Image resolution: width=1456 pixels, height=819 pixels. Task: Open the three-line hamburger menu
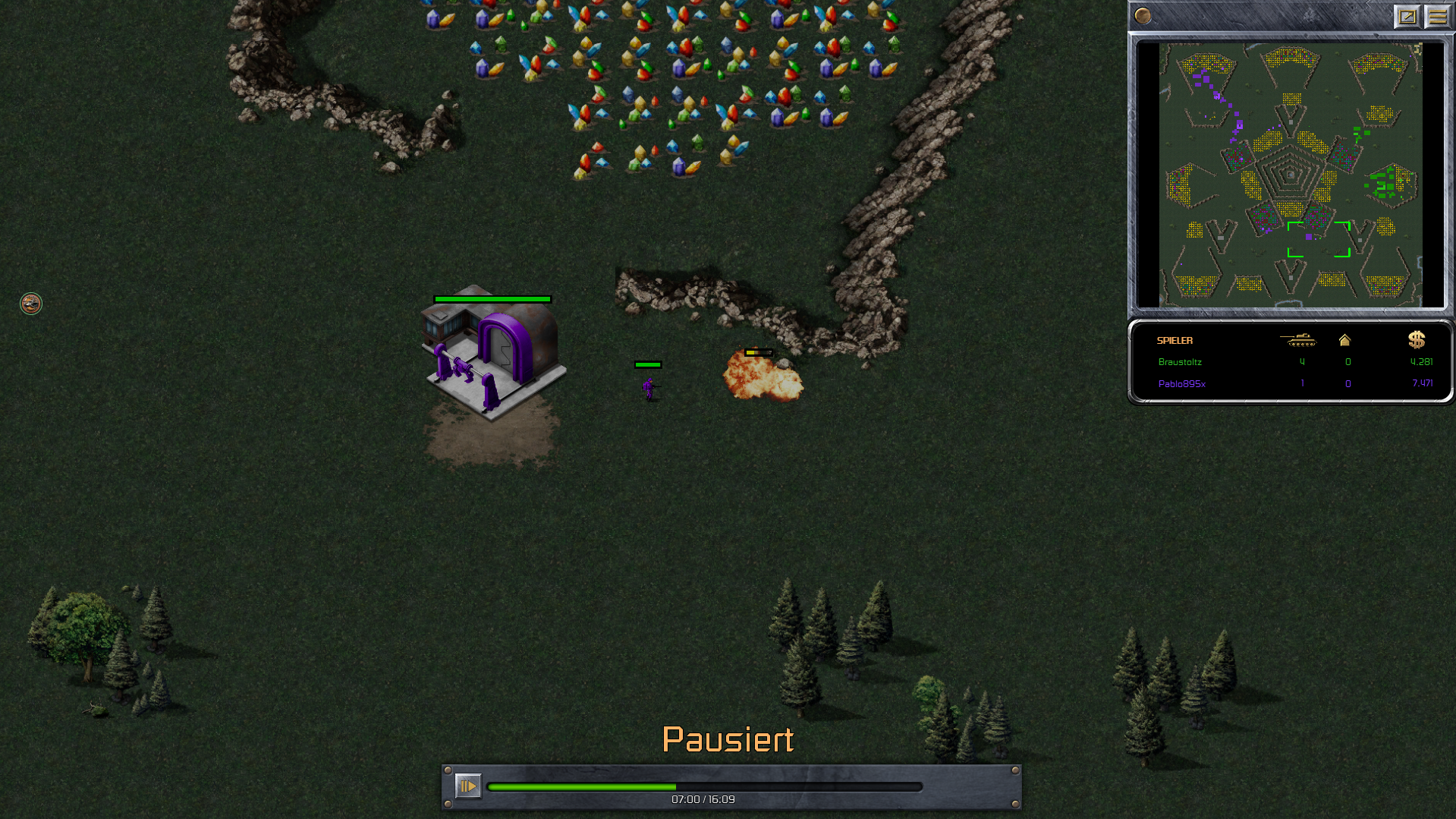click(x=1437, y=16)
